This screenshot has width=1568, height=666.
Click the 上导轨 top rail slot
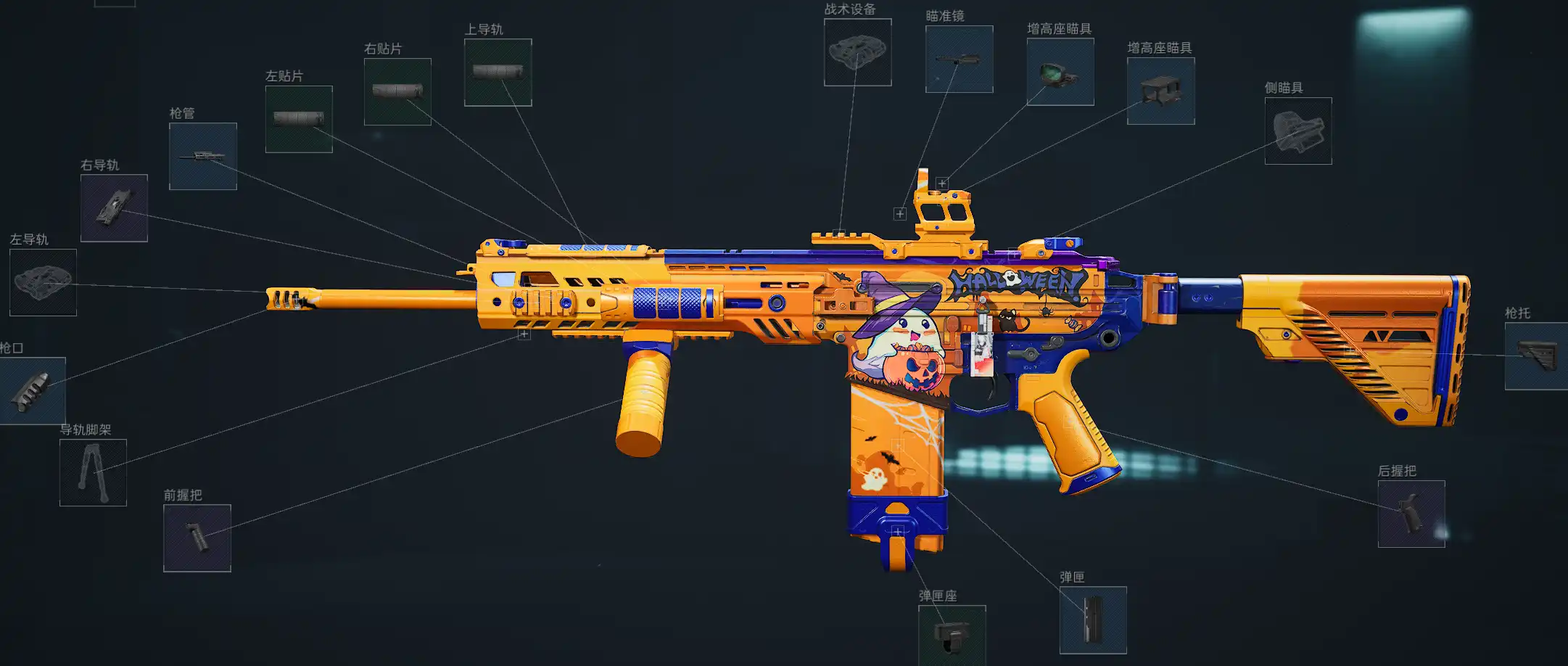tap(498, 72)
